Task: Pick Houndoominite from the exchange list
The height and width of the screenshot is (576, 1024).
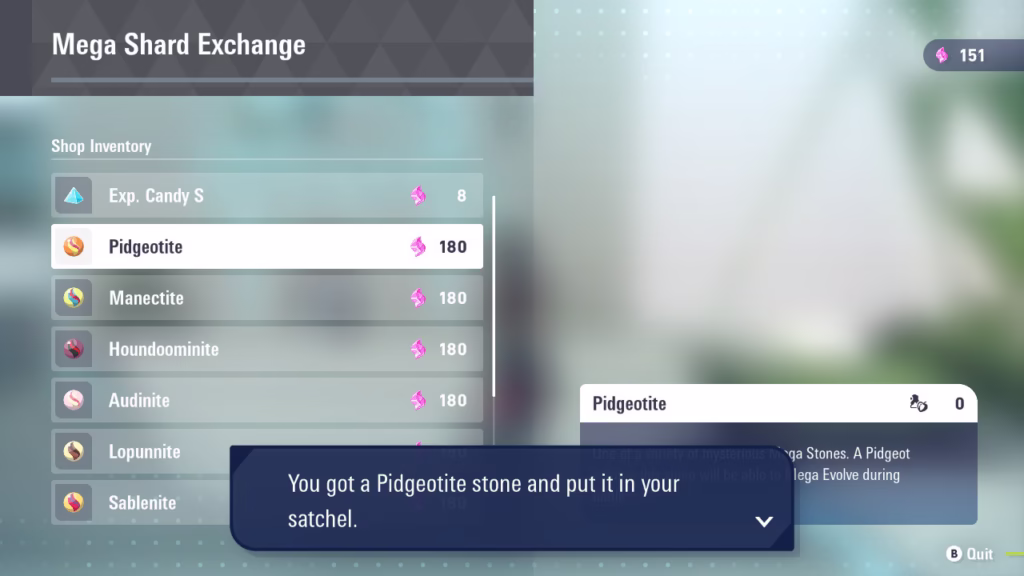Action: (267, 349)
